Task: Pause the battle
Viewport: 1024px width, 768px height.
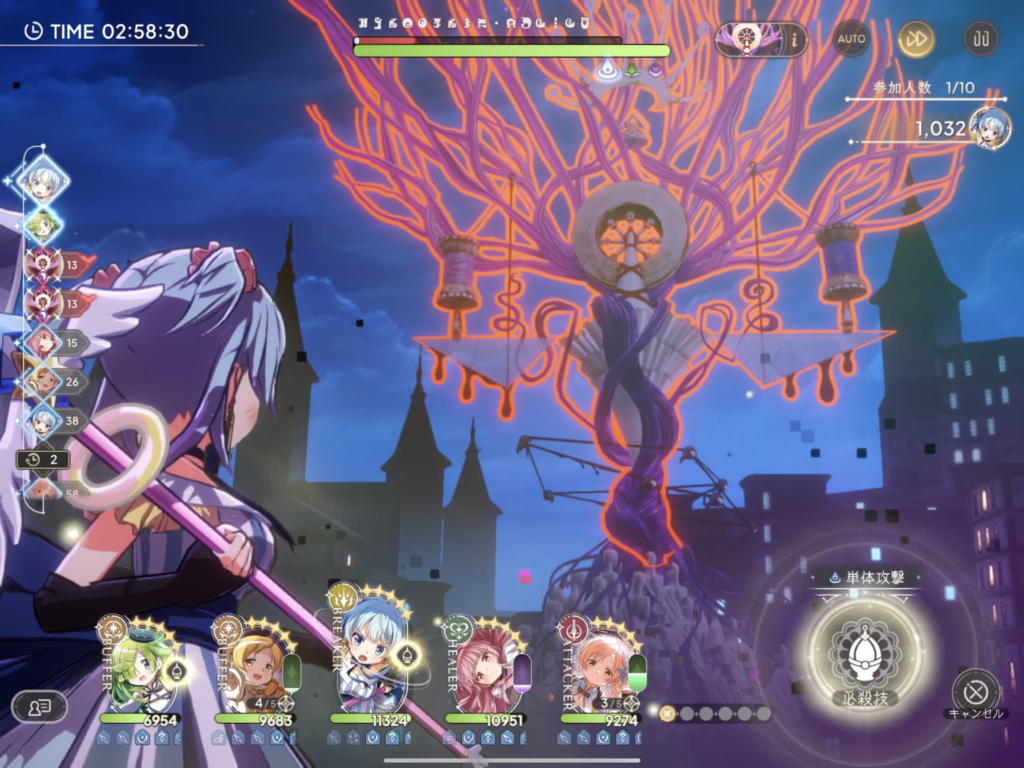Action: pyautogui.click(x=980, y=39)
